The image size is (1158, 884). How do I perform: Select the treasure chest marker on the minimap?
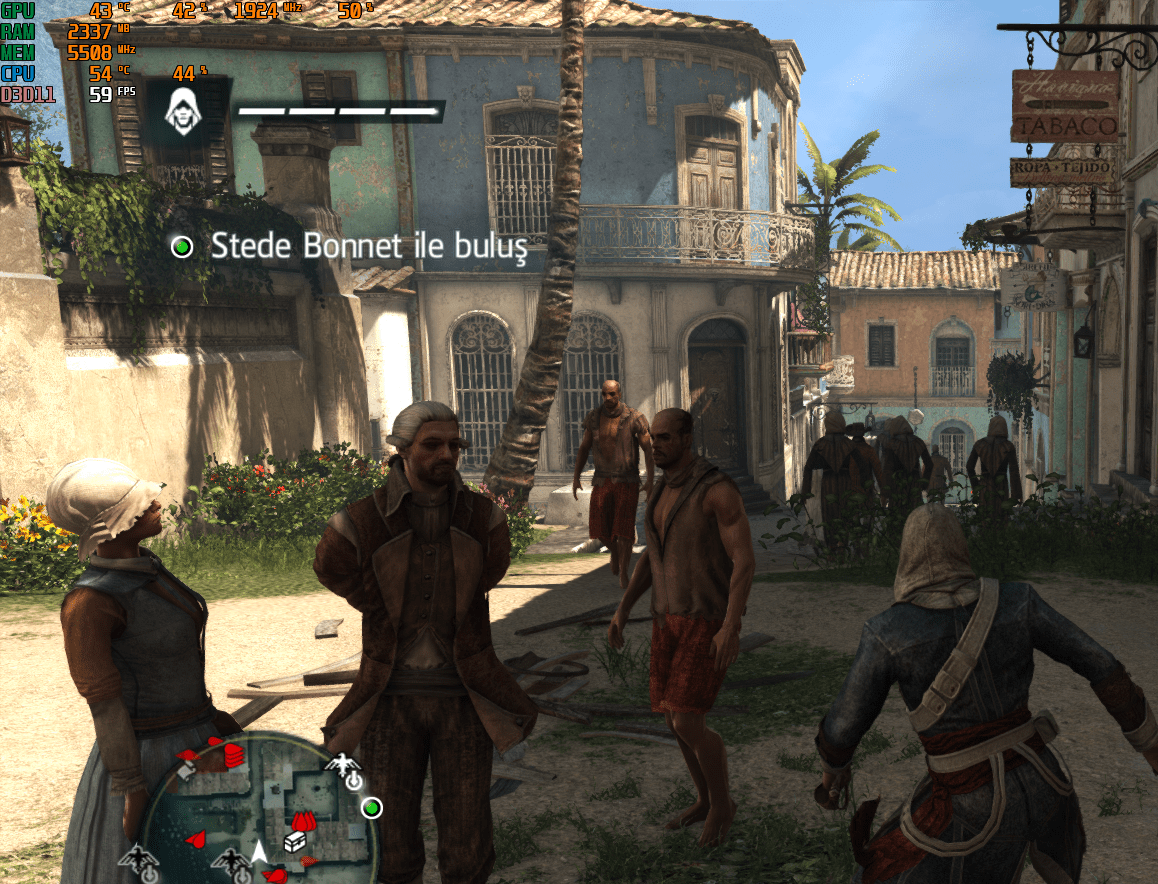[x=295, y=843]
